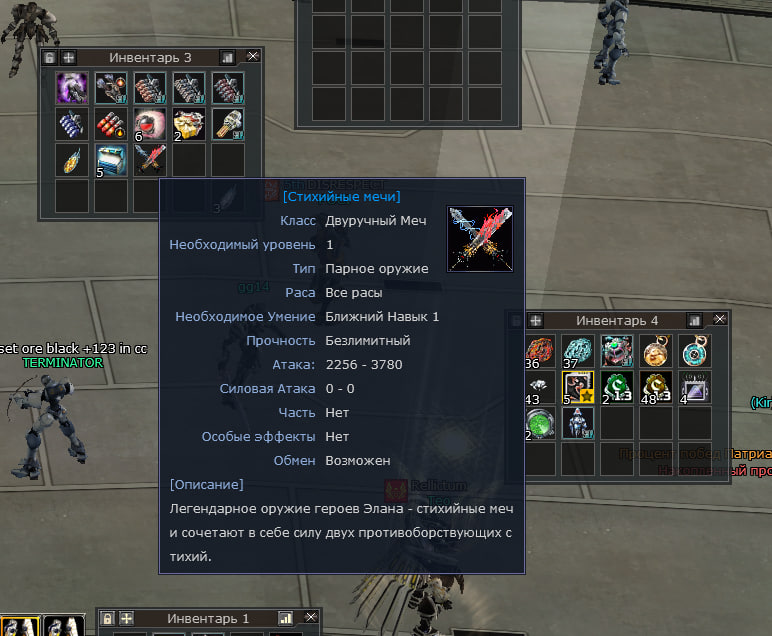Select the red potion orb stack of 6
Image resolution: width=772 pixels, height=636 pixels.
coord(150,123)
